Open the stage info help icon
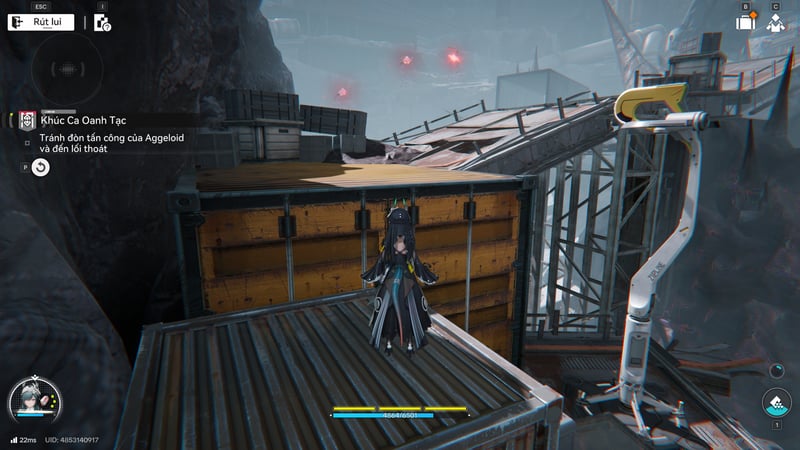 click(x=102, y=23)
